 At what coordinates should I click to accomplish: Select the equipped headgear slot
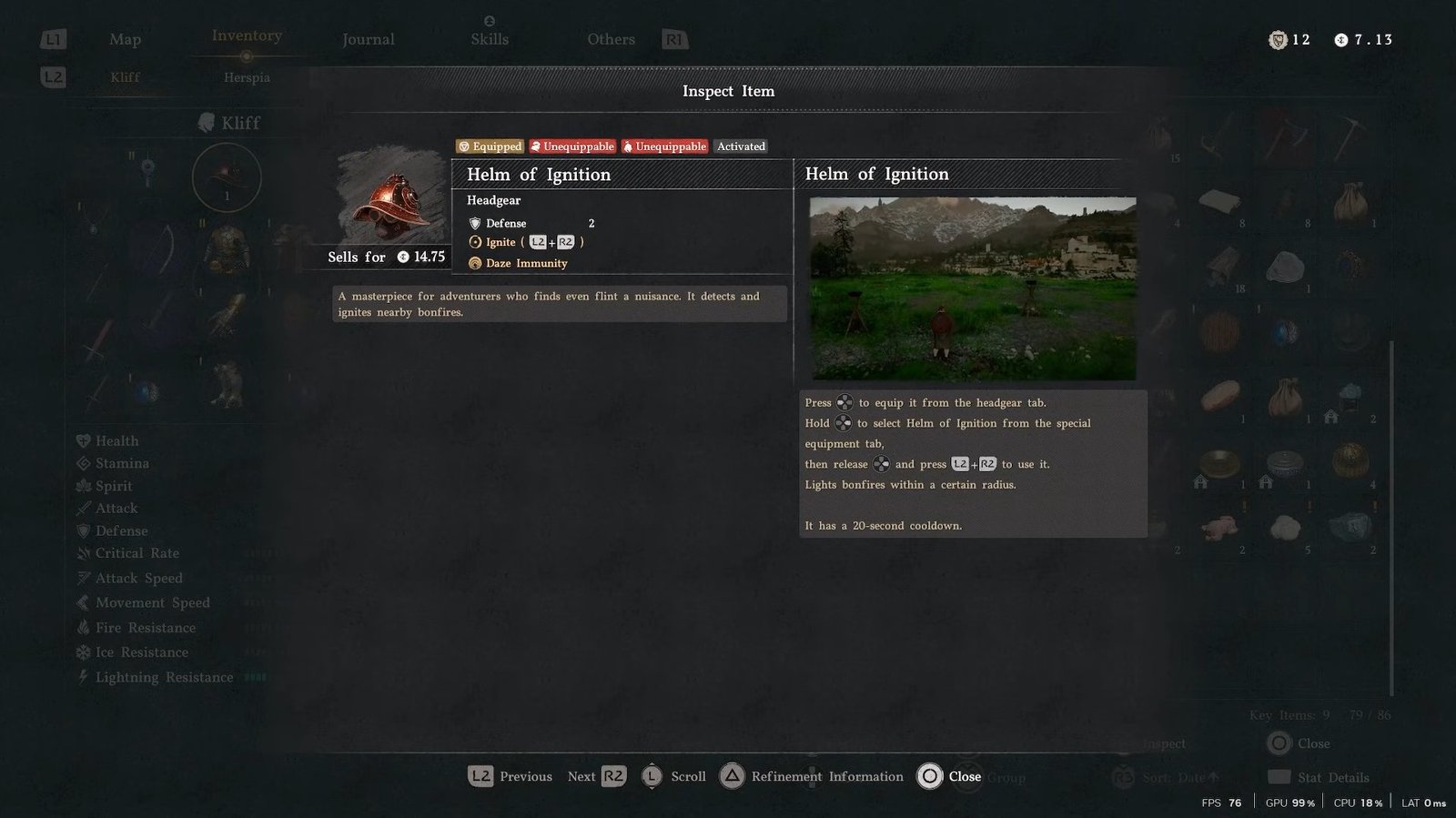227,177
